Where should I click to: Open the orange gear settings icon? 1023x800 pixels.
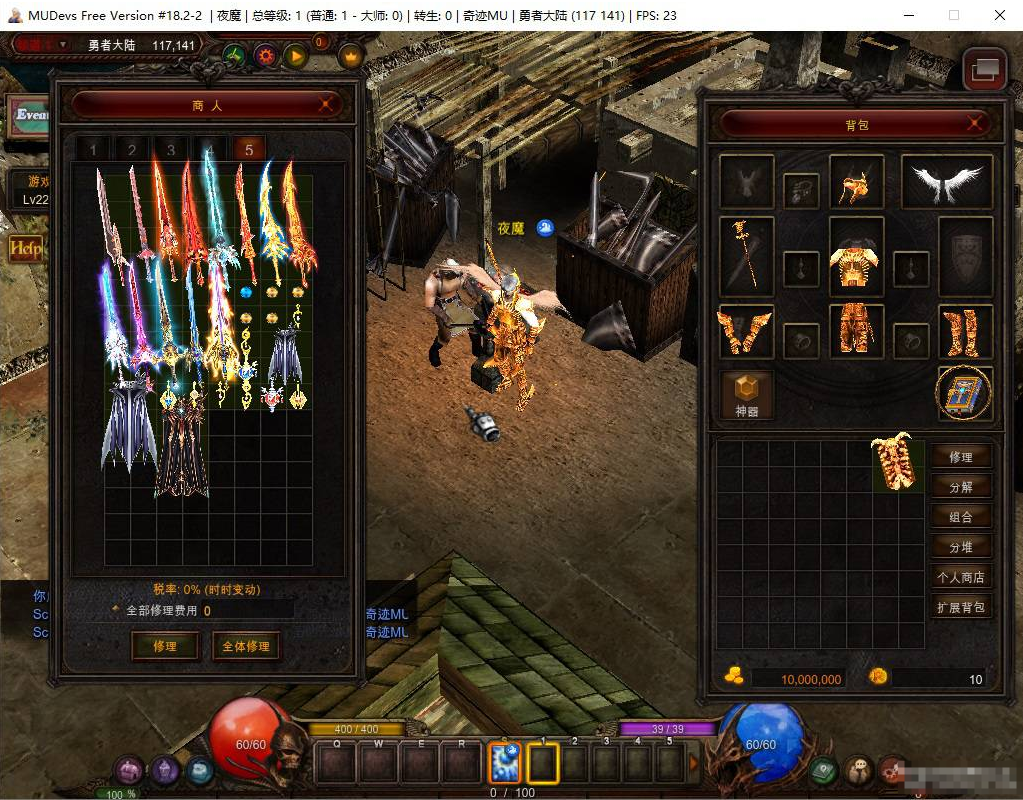pyautogui.click(x=265, y=56)
